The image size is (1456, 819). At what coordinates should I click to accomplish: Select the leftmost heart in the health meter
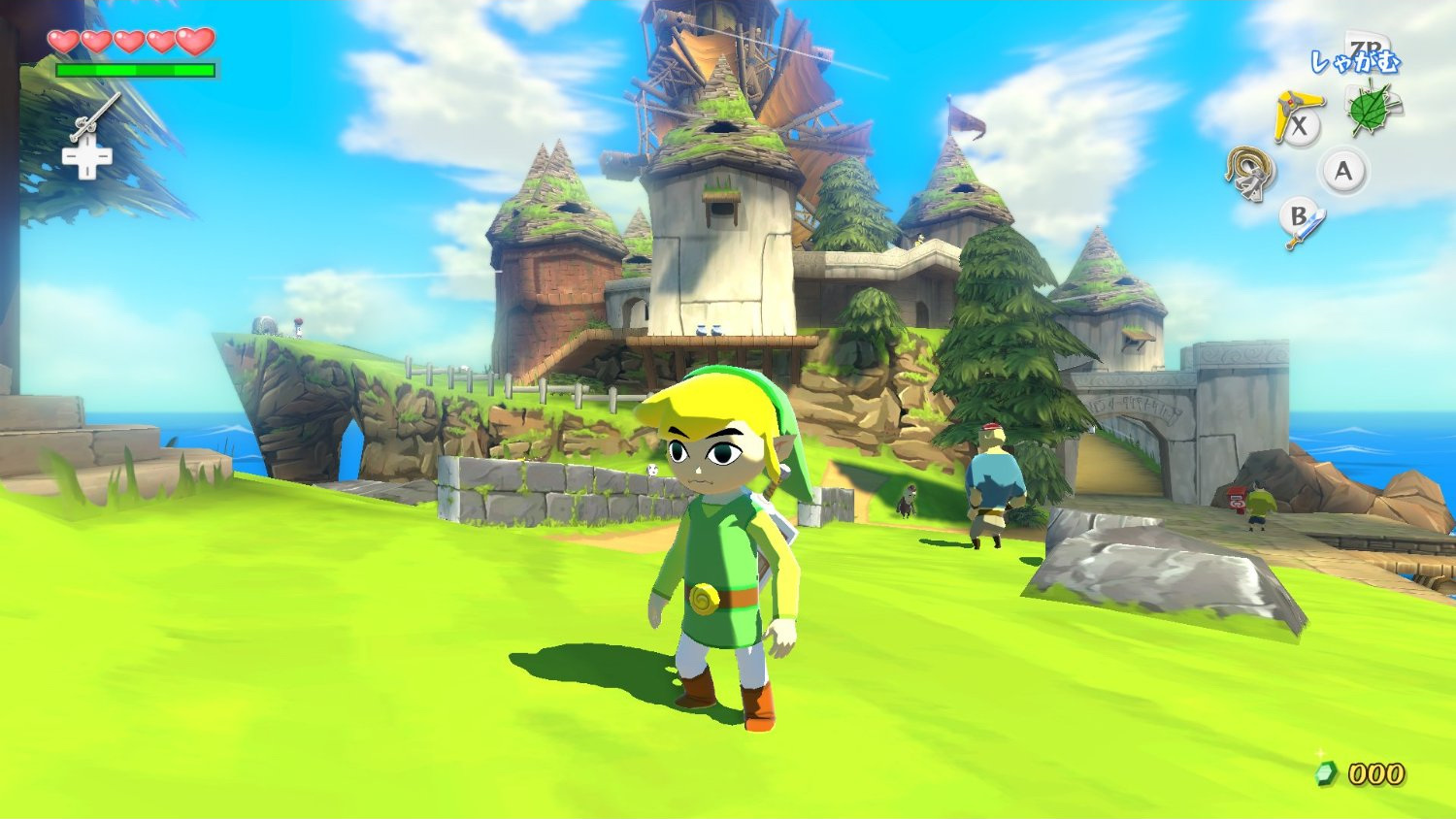(x=62, y=42)
